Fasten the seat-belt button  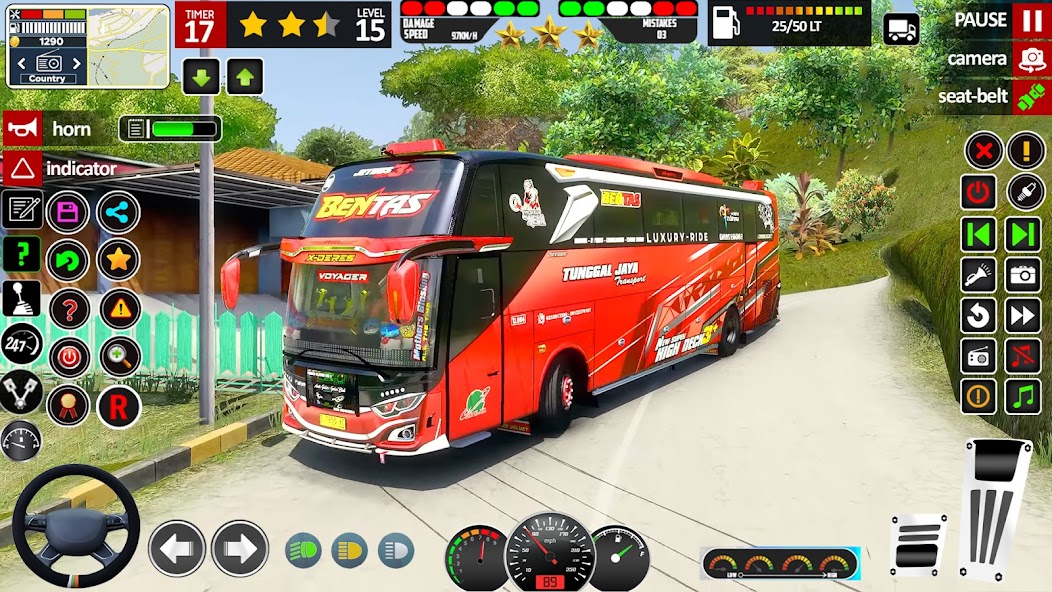click(1030, 97)
